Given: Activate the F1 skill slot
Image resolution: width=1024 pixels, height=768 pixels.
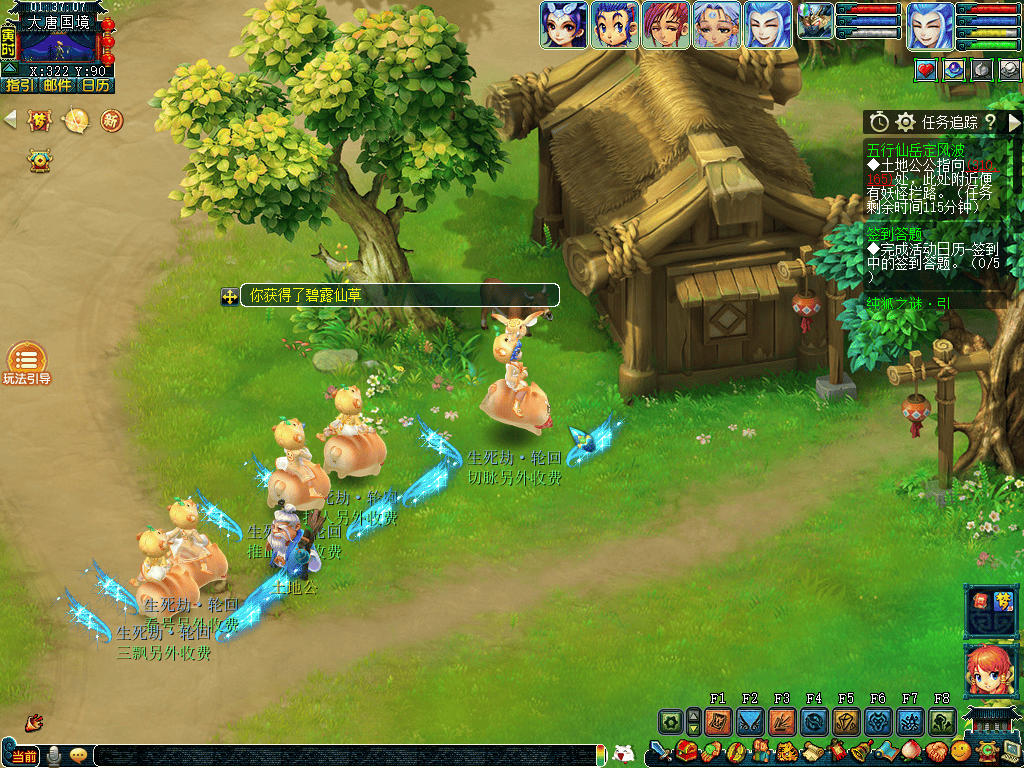Looking at the screenshot, I should point(718,721).
